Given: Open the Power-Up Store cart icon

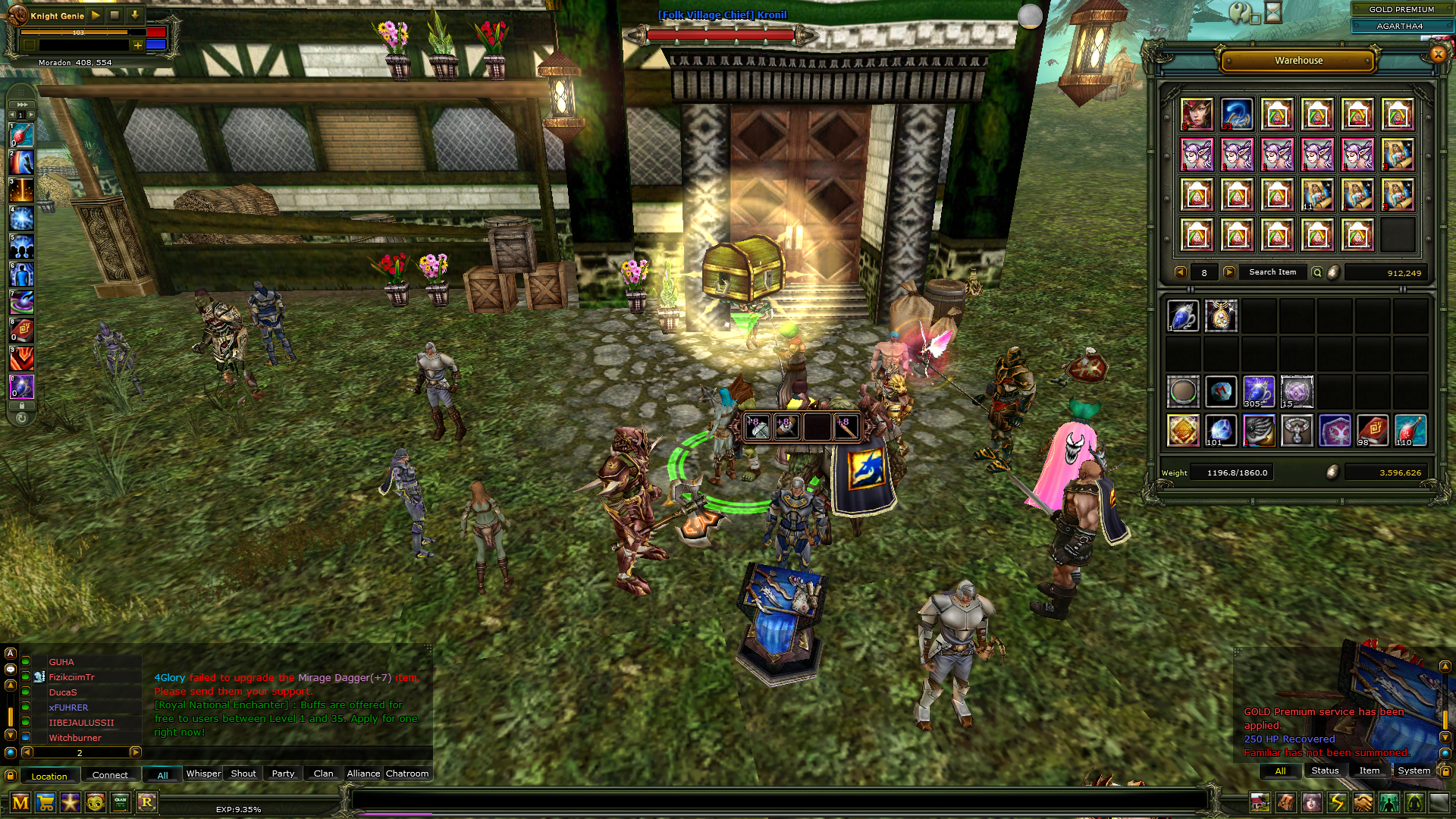Looking at the screenshot, I should 46,802.
